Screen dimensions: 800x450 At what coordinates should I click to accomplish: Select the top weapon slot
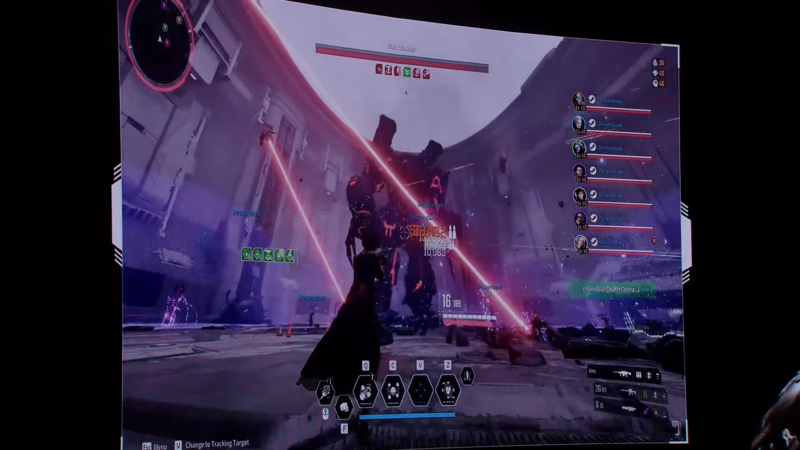coord(623,374)
